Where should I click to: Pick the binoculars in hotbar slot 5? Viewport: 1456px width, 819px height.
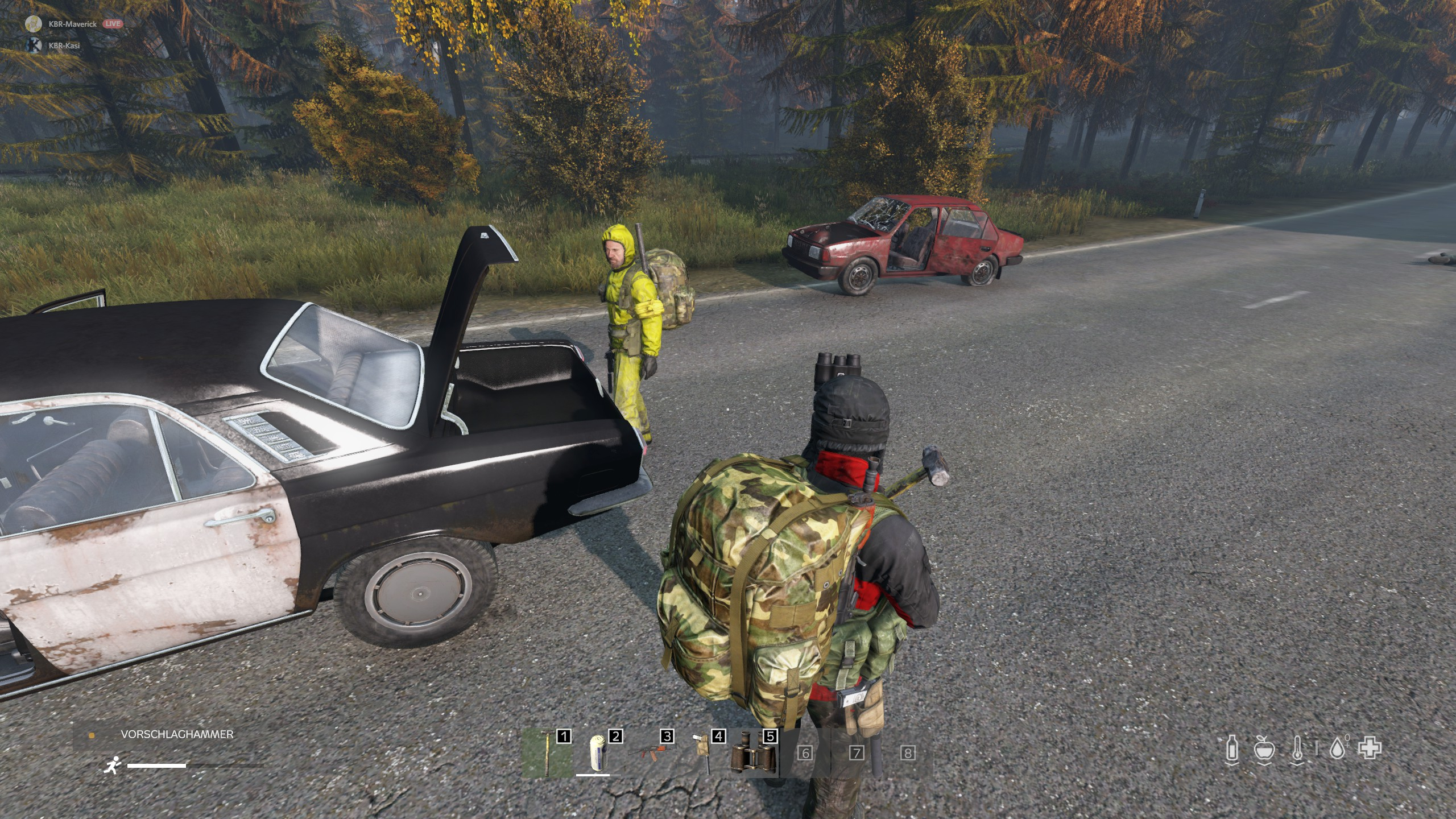[753, 753]
